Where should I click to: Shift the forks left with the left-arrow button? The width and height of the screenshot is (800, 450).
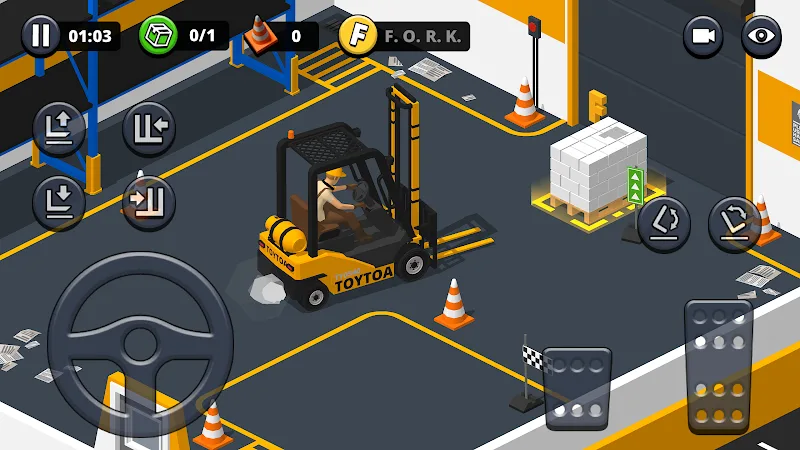tap(149, 127)
